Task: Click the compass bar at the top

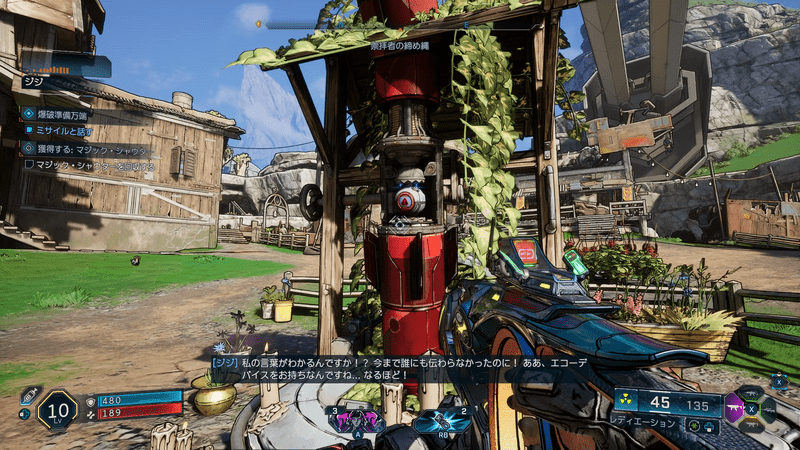Action: (300, 24)
